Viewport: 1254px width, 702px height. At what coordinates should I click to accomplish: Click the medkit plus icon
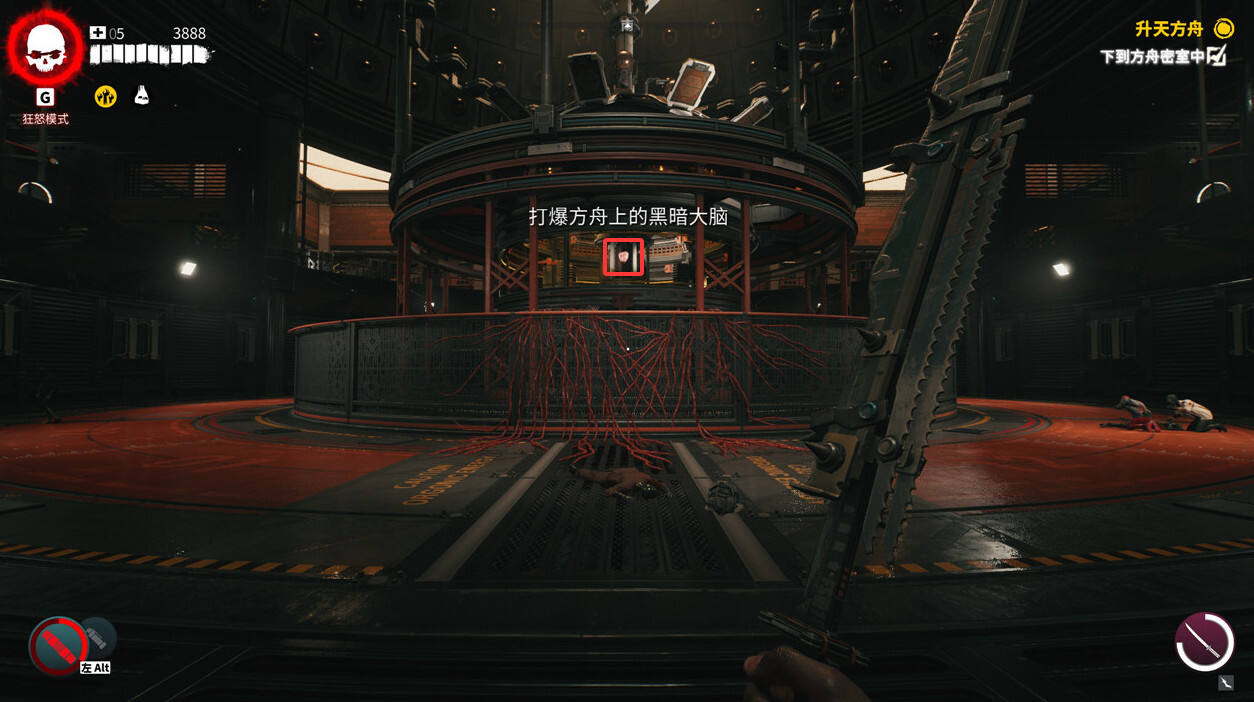(97, 33)
